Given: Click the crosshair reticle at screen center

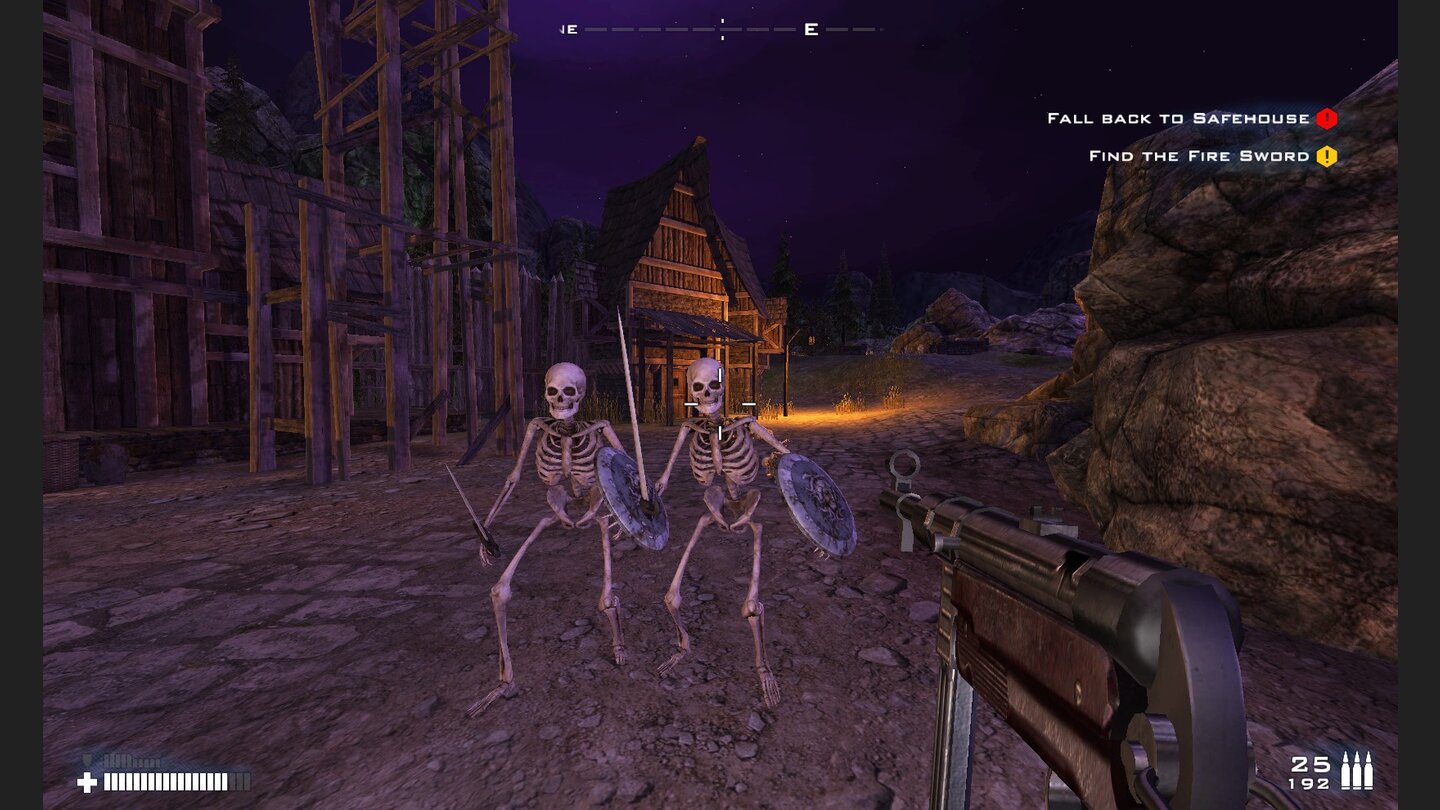Looking at the screenshot, I should point(718,405).
